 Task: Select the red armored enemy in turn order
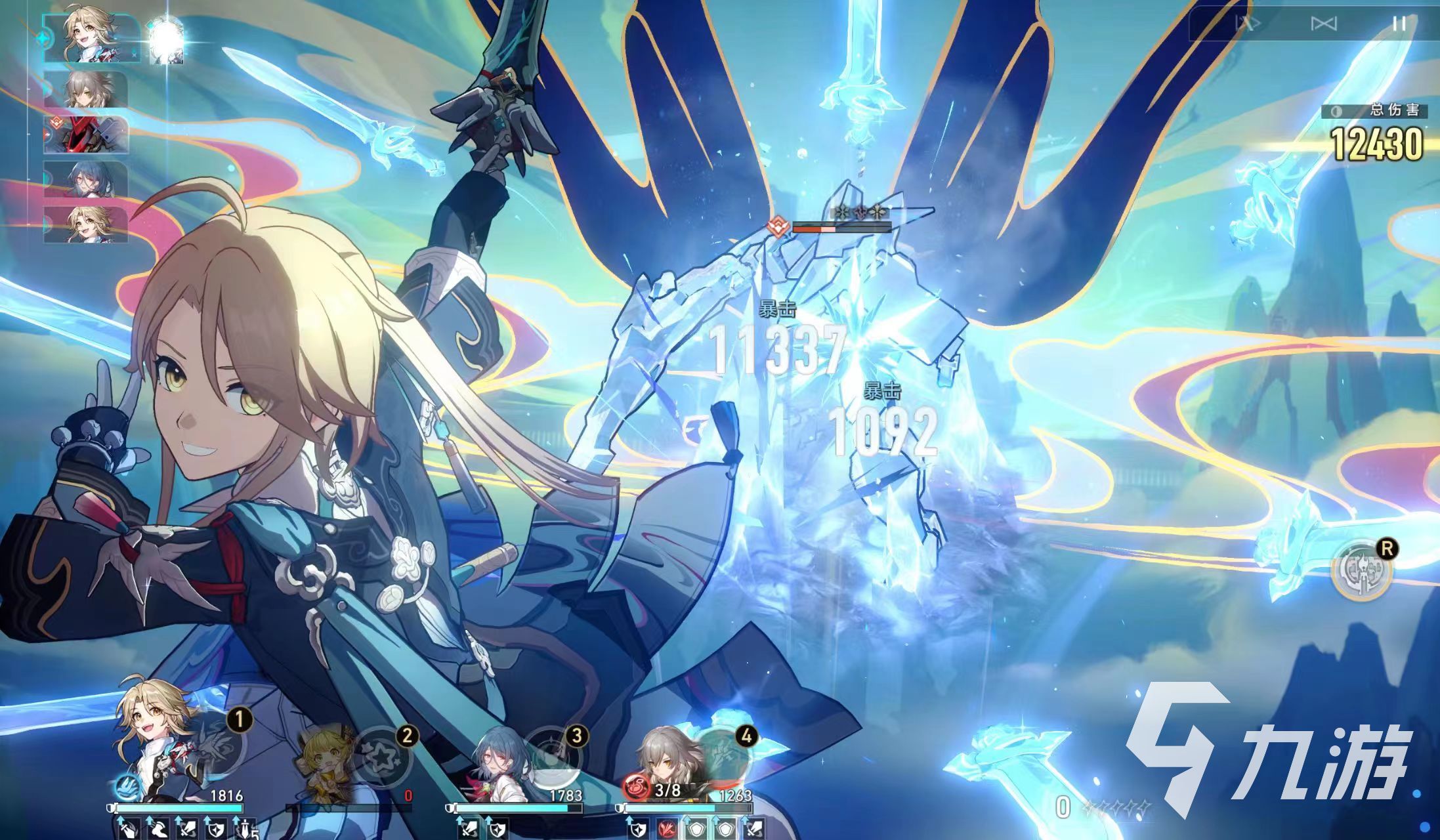86,136
